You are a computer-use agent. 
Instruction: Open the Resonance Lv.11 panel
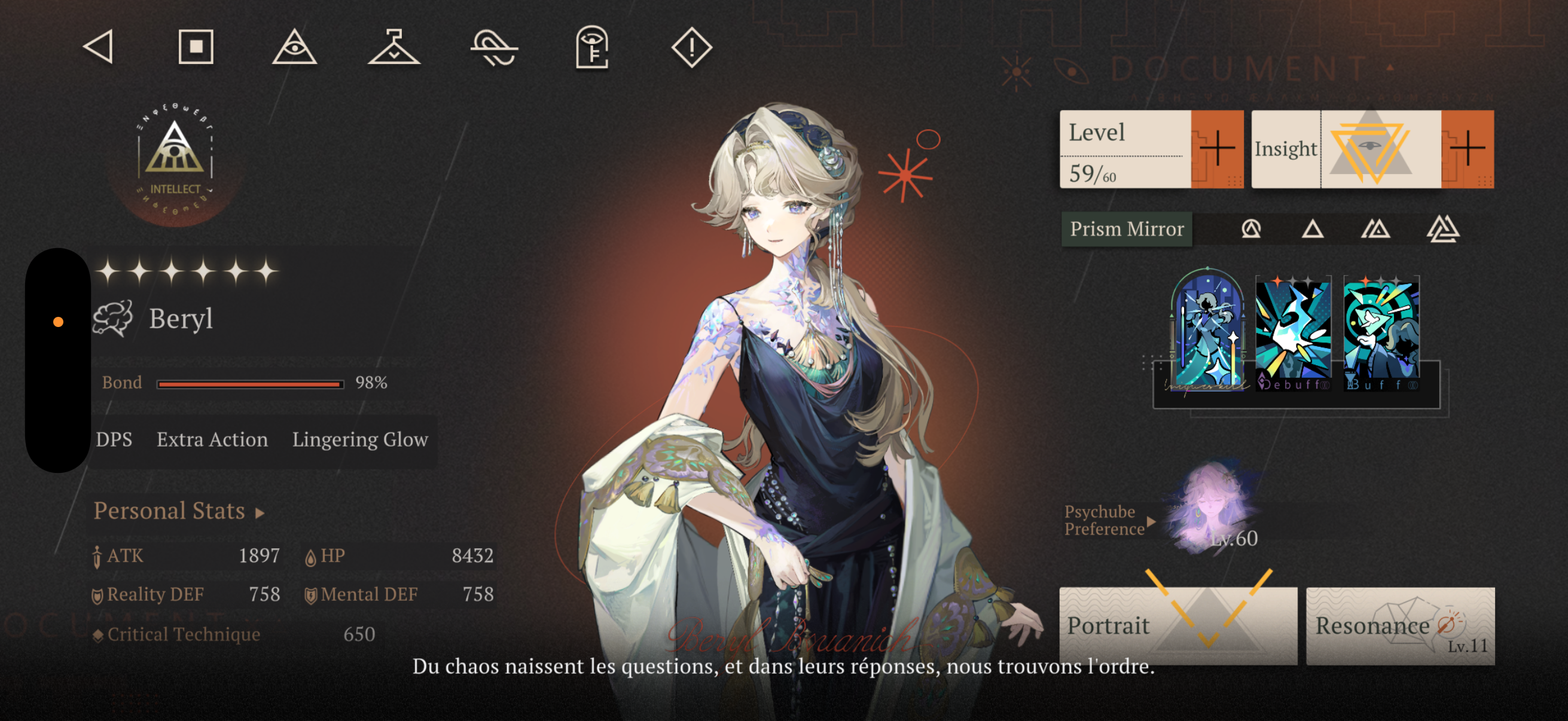[1400, 625]
